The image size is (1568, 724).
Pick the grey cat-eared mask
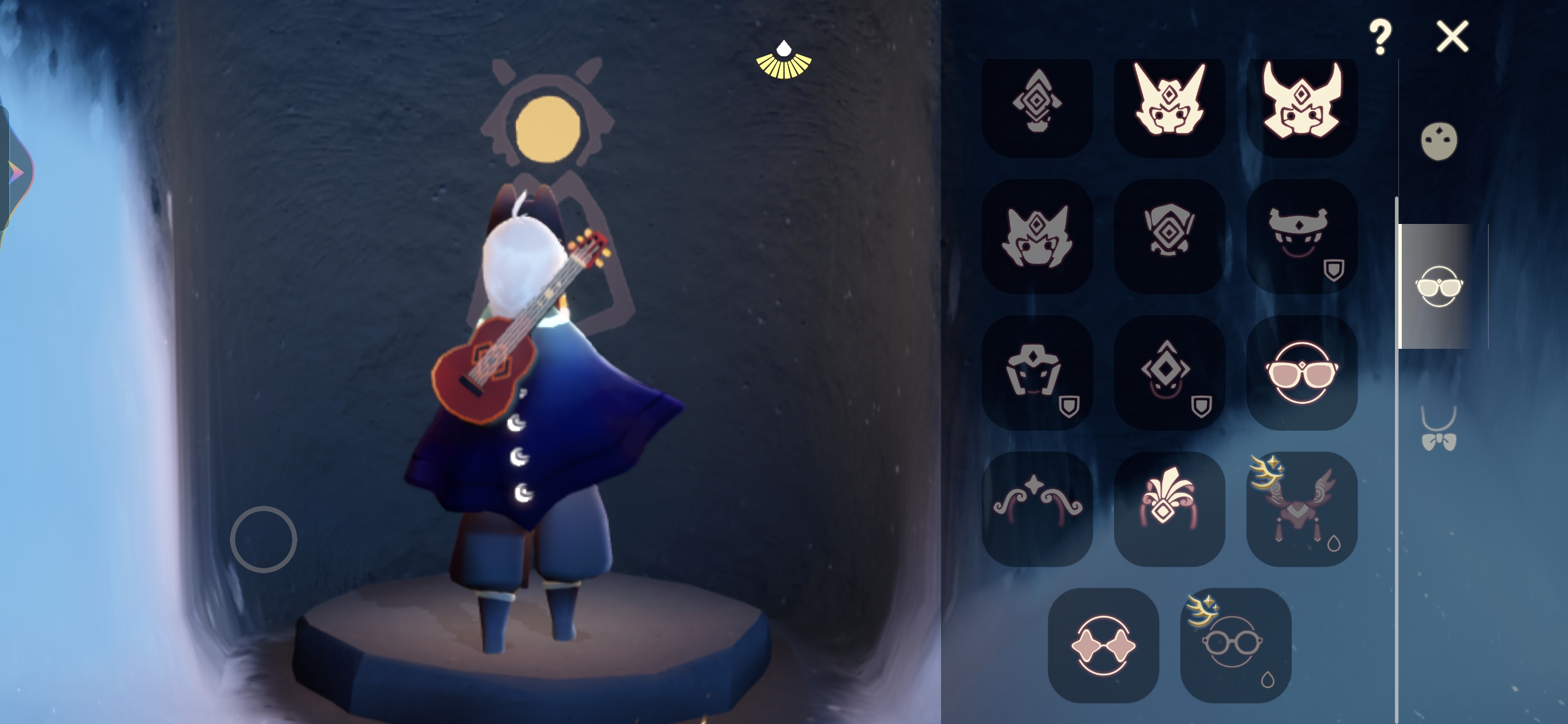click(x=1037, y=236)
